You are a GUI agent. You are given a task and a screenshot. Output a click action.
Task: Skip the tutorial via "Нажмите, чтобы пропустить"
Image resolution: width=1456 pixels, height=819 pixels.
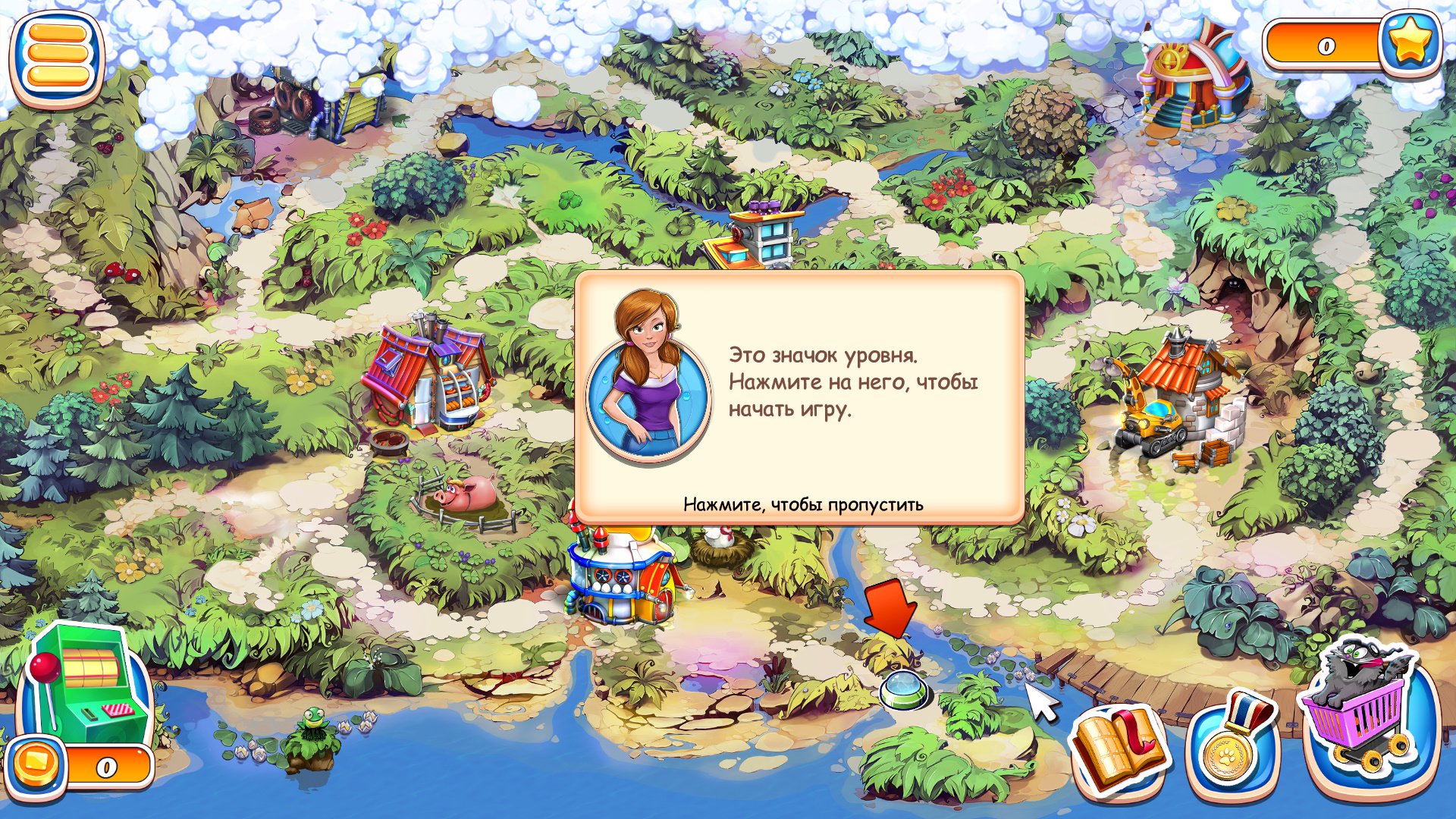click(803, 504)
